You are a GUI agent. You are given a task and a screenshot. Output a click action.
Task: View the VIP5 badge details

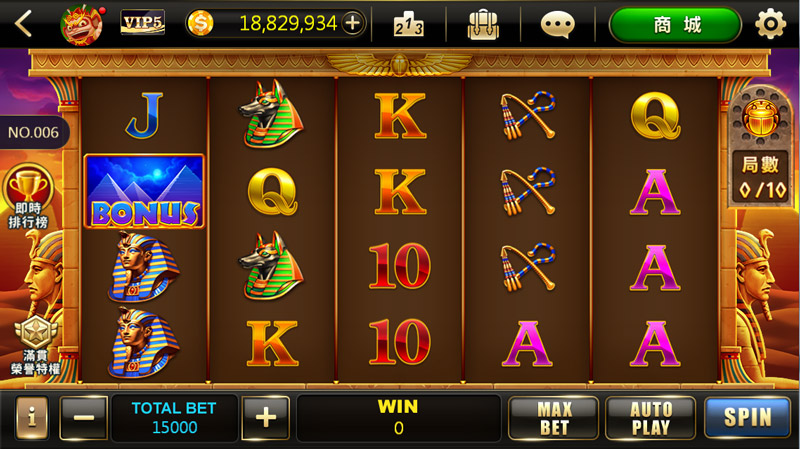(142, 23)
